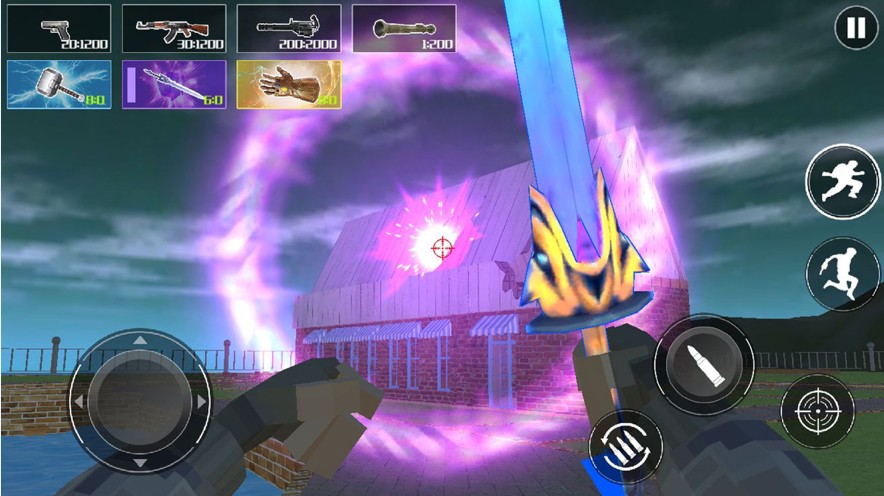Equip the sword on purple background
Image resolution: width=884 pixels, height=496 pixels.
pyautogui.click(x=174, y=85)
